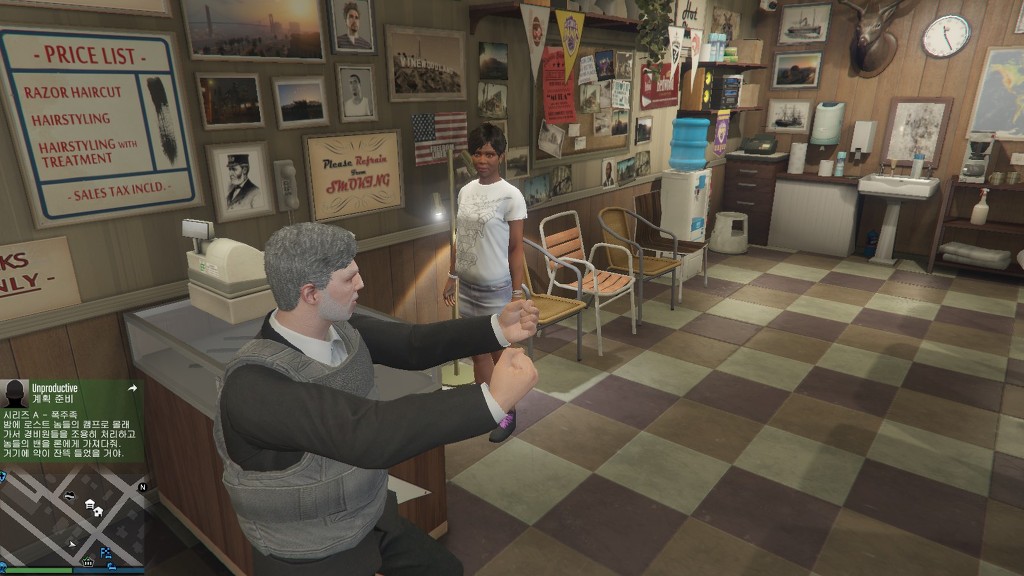Click the arrow icon on the notification
1024x576 pixels.
(131, 387)
